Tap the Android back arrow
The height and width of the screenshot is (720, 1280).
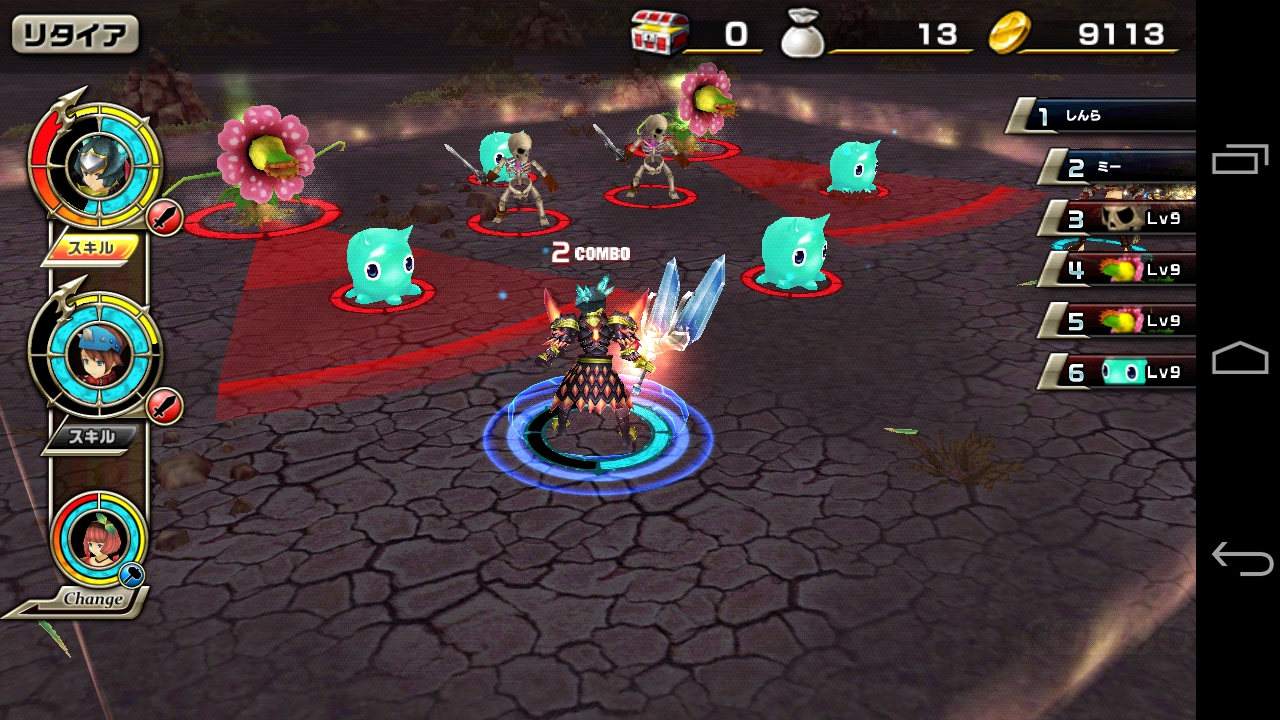(1240, 558)
